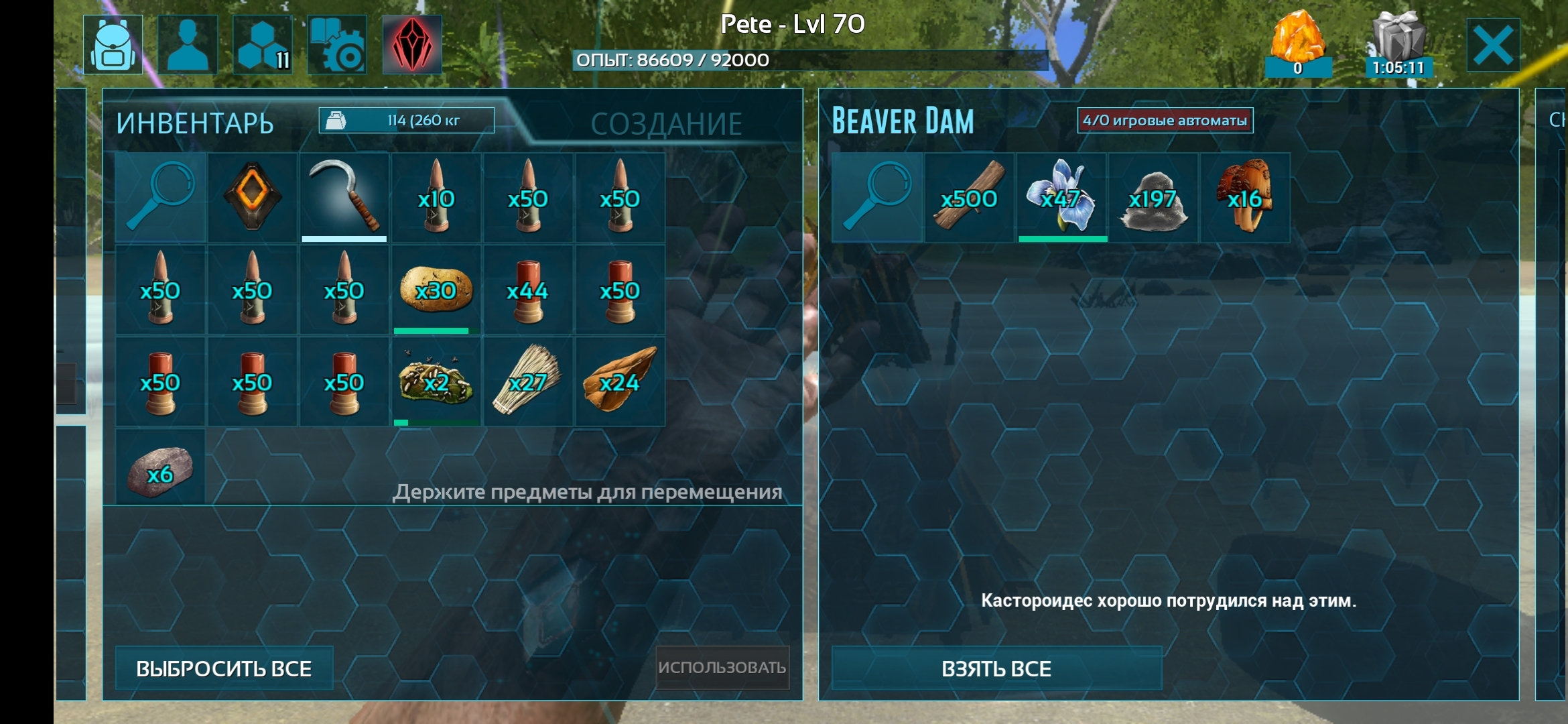This screenshot has width=1568, height=724.
Task: Pick the x47 blue flower stack
Action: pos(1061,197)
